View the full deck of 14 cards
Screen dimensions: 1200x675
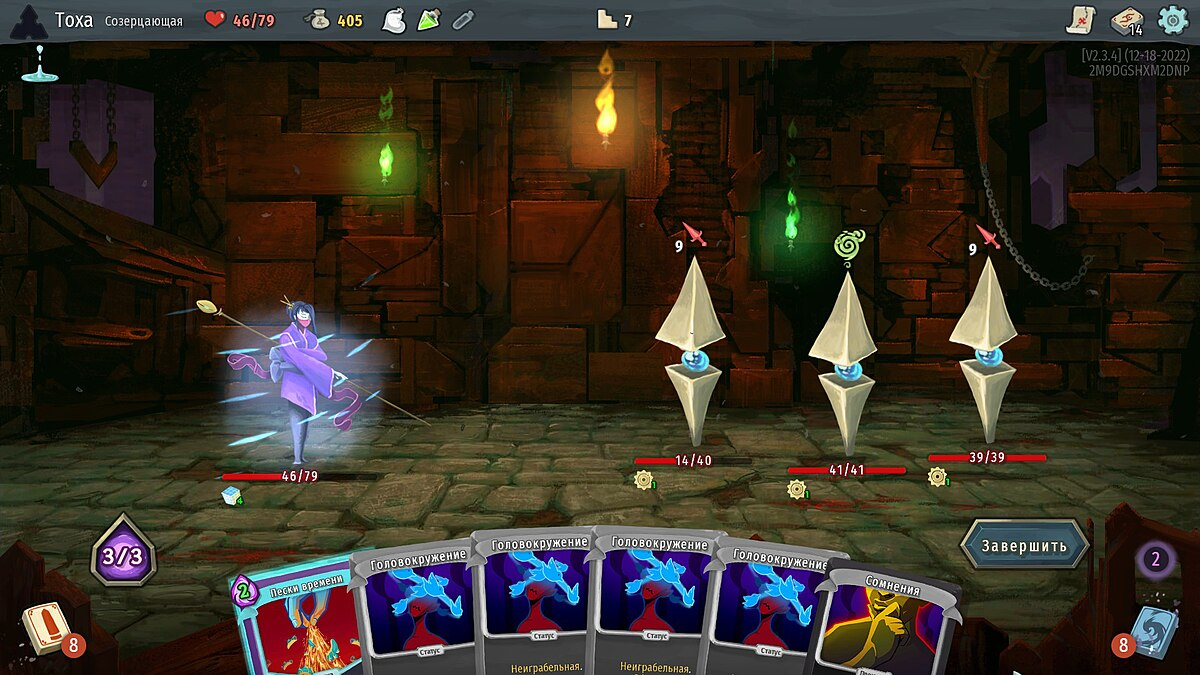pyautogui.click(x=1127, y=20)
